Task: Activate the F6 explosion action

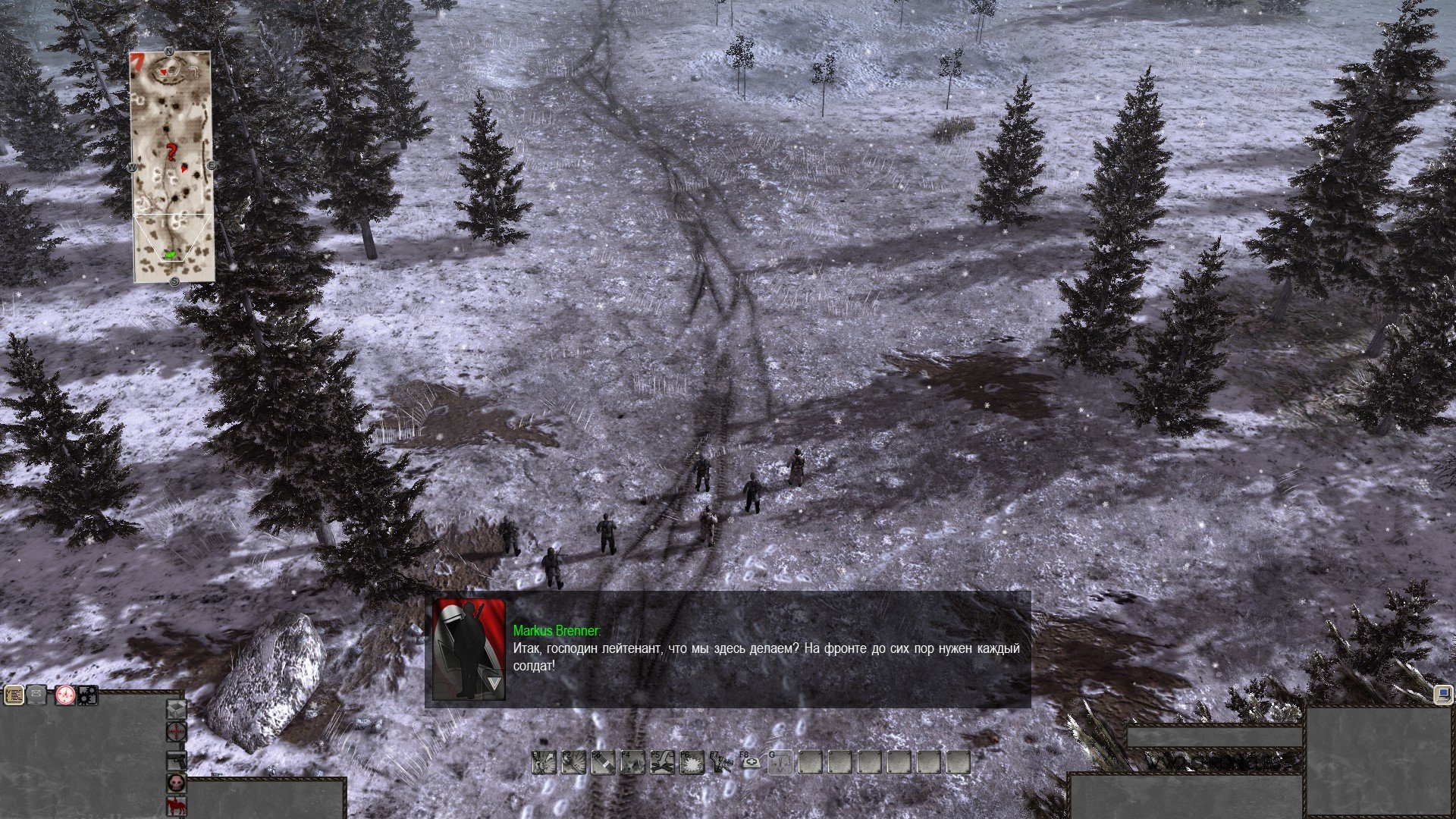Action: pyautogui.click(x=692, y=763)
